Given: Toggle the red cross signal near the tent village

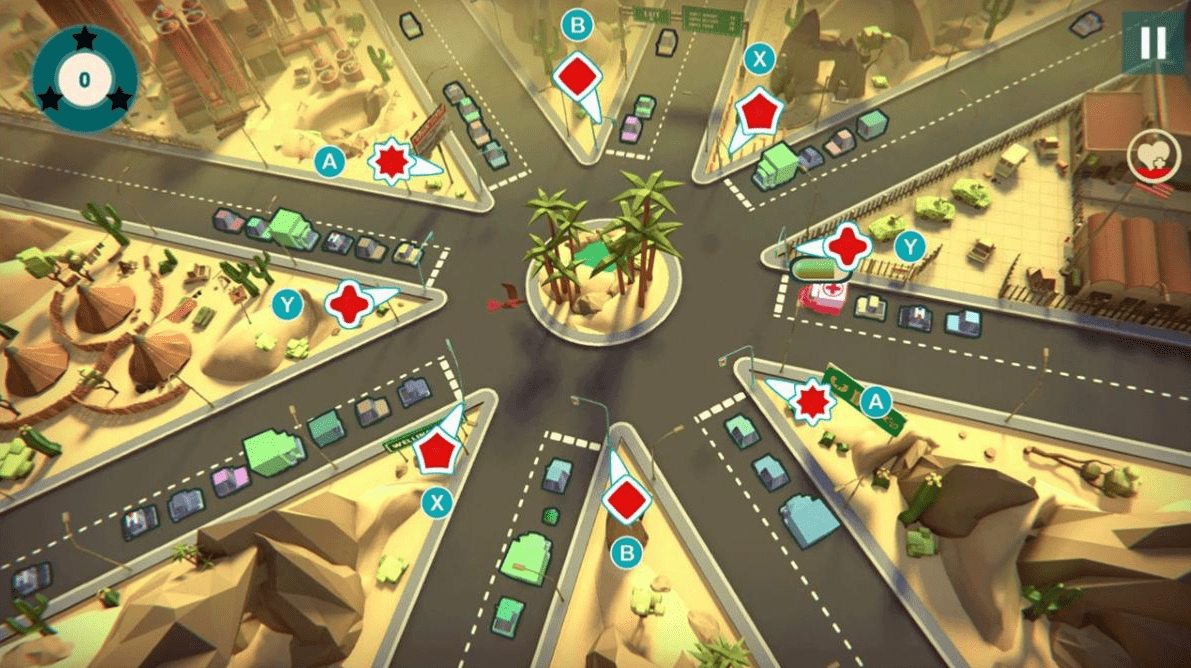Looking at the screenshot, I should pyautogui.click(x=351, y=303).
